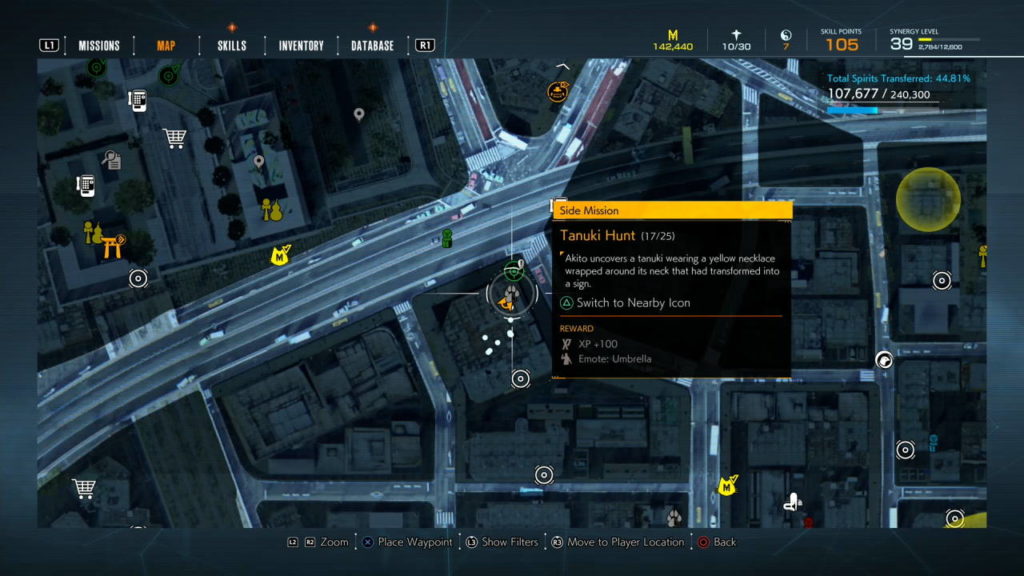Open the Skills tab
This screenshot has width=1024, height=576.
(231, 45)
